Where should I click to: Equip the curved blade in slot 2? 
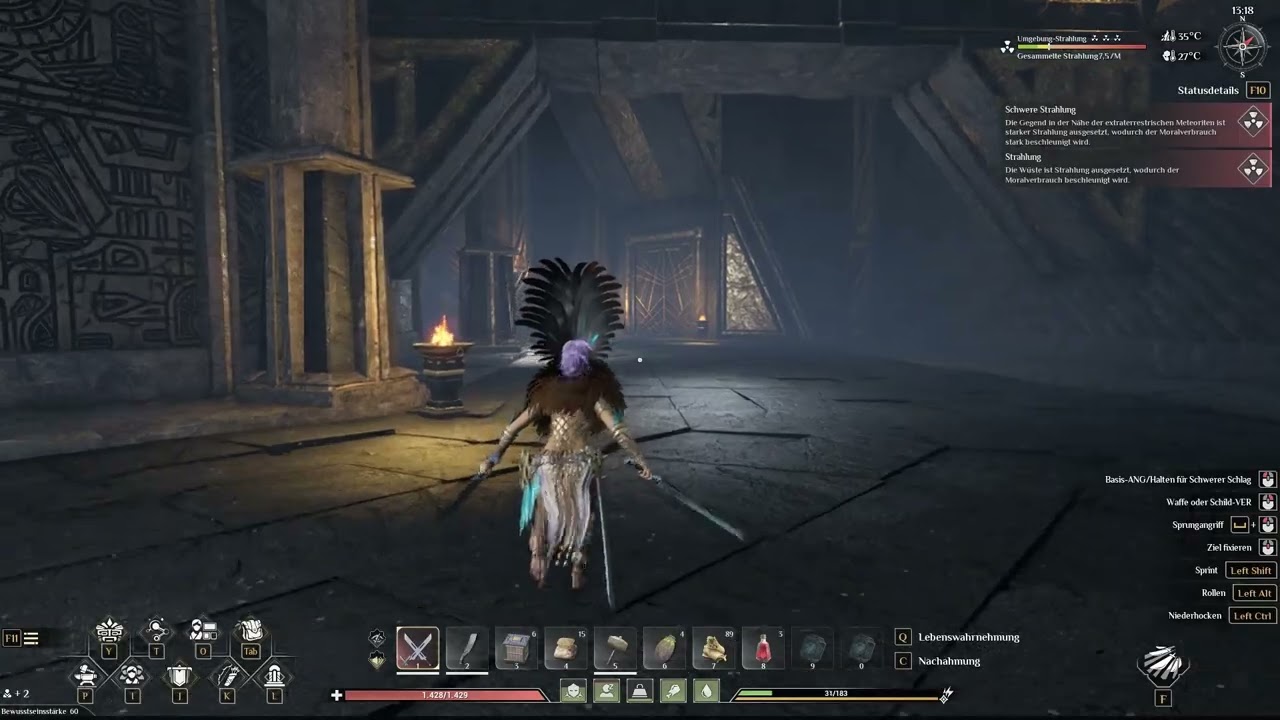[466, 647]
